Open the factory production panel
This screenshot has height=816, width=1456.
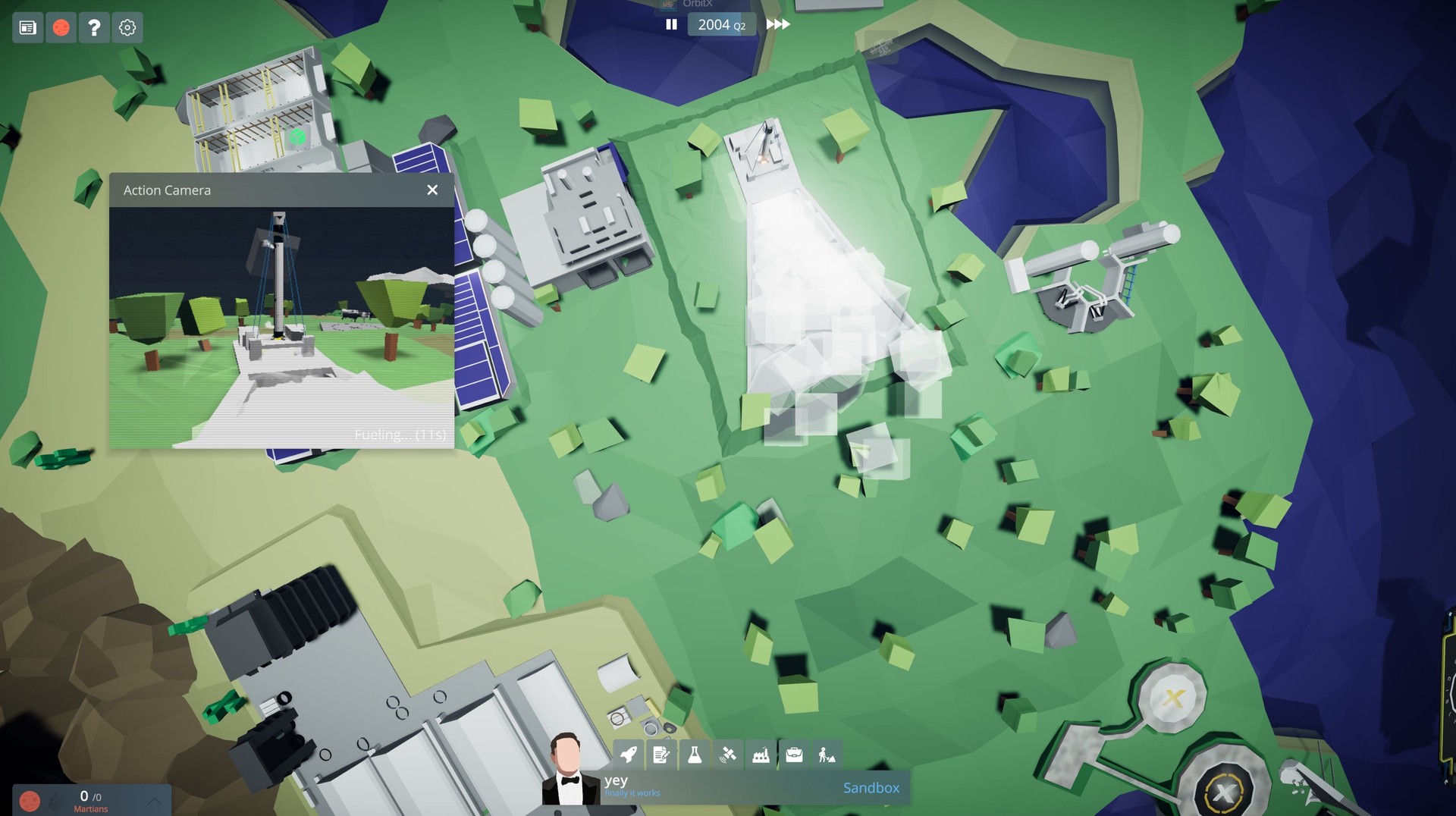(761, 755)
